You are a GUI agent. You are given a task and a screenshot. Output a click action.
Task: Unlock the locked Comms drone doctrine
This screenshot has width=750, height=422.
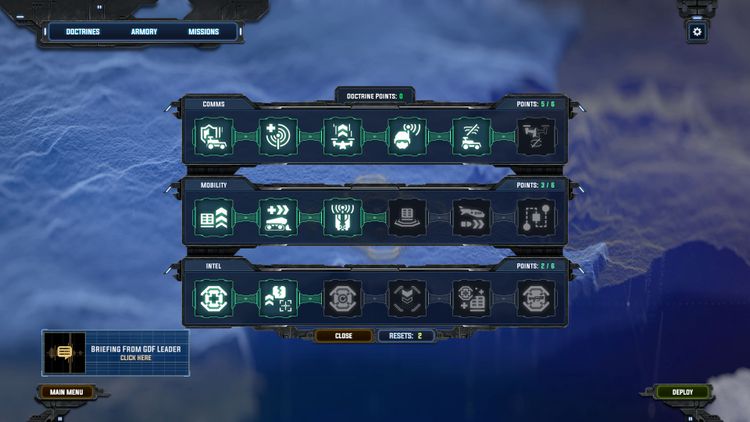tap(536, 137)
